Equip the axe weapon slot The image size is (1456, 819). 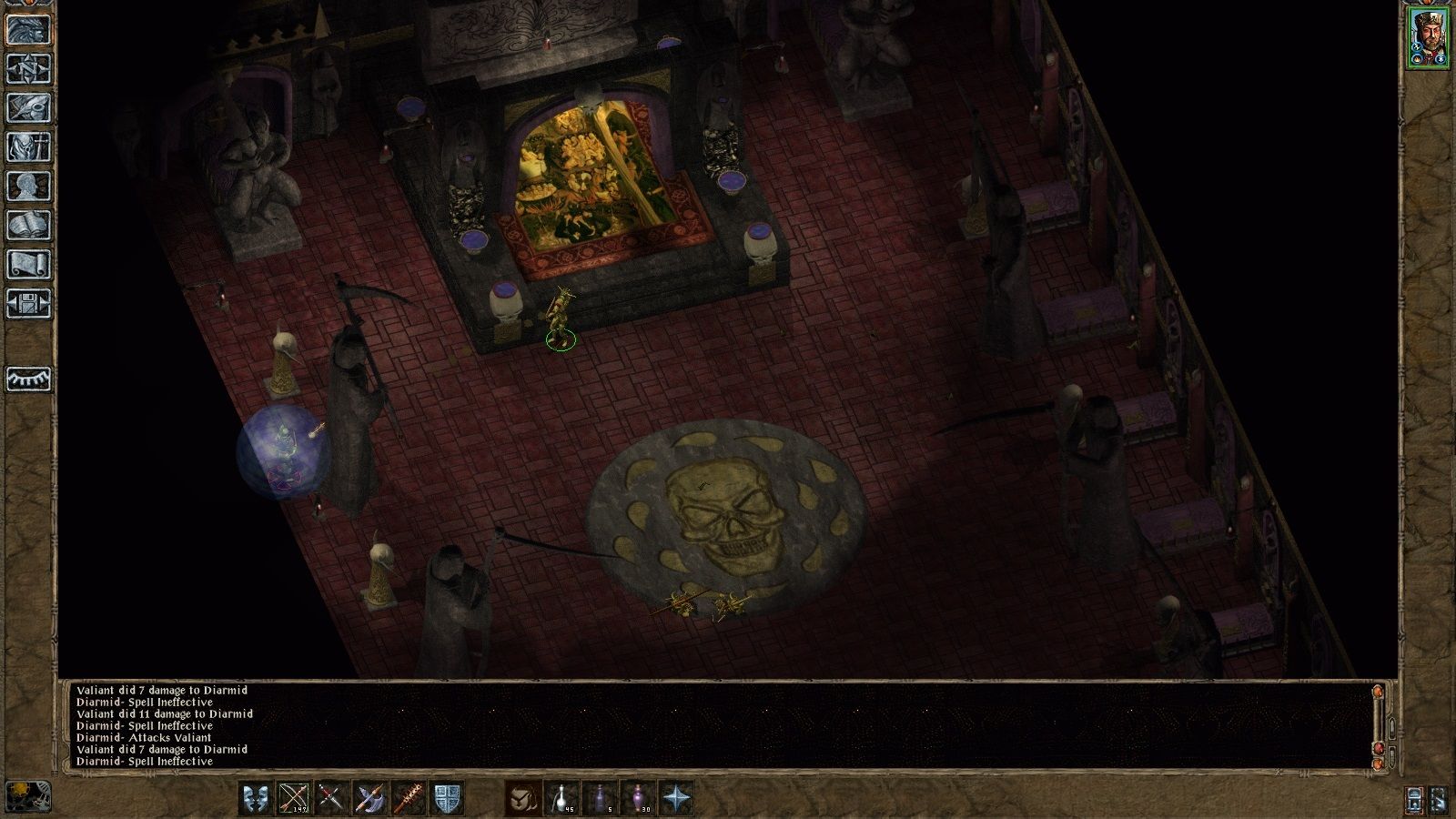[x=371, y=798]
